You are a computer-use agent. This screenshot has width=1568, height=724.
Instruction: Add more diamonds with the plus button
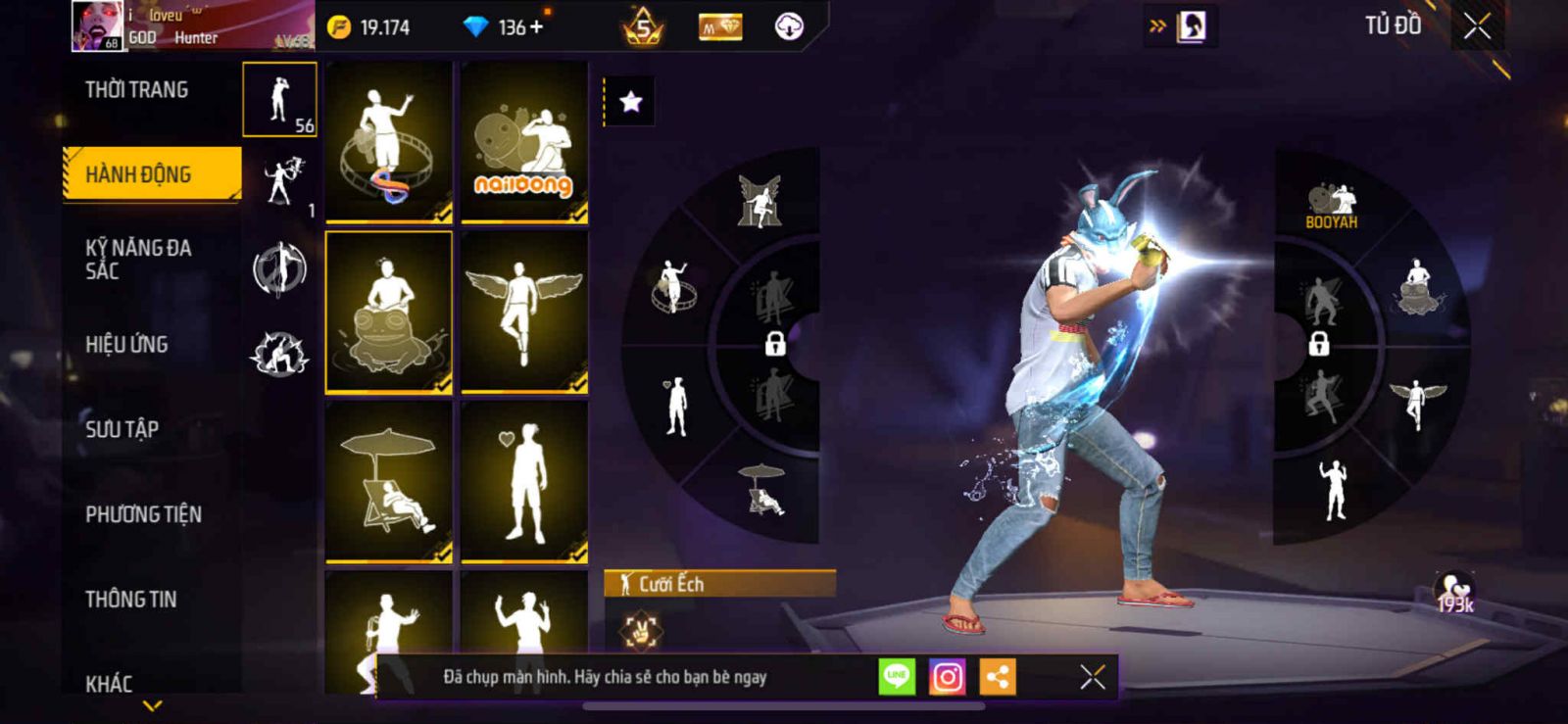click(536, 27)
